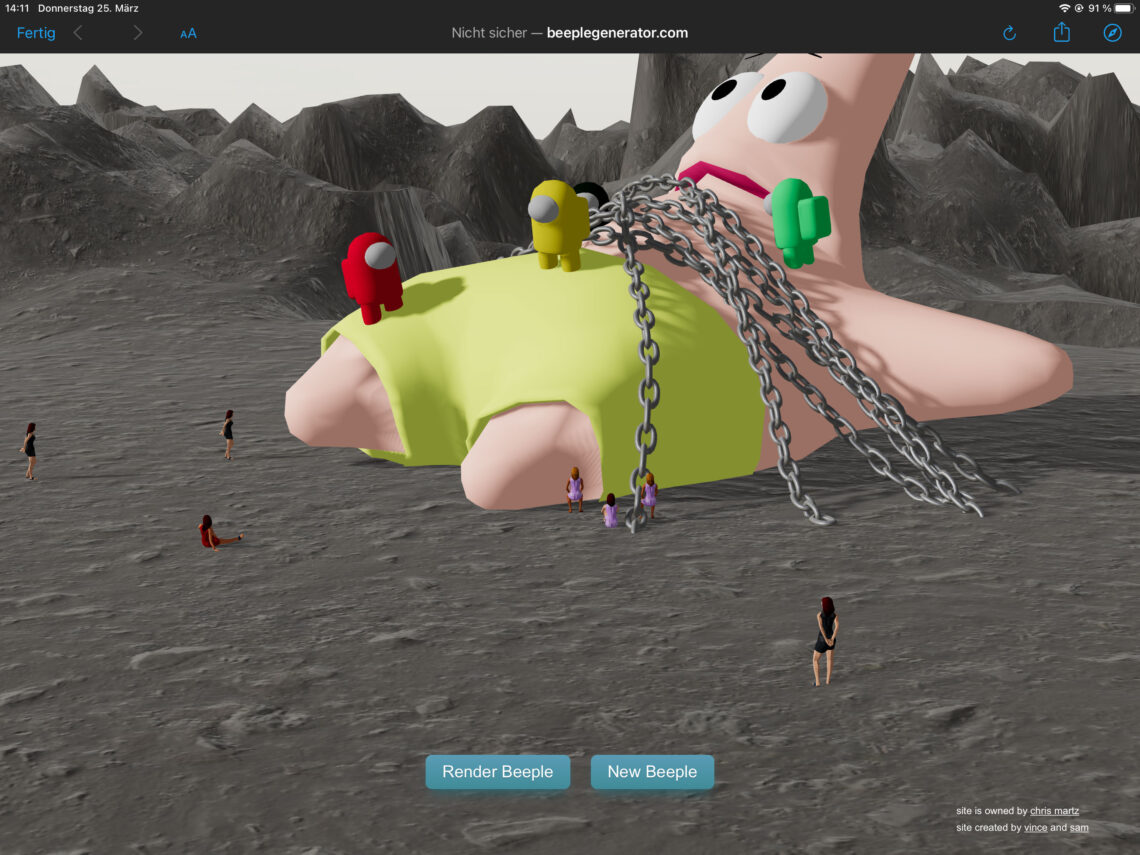Generate a New Beeple scene
The width and height of the screenshot is (1140, 855).
pyautogui.click(x=652, y=772)
